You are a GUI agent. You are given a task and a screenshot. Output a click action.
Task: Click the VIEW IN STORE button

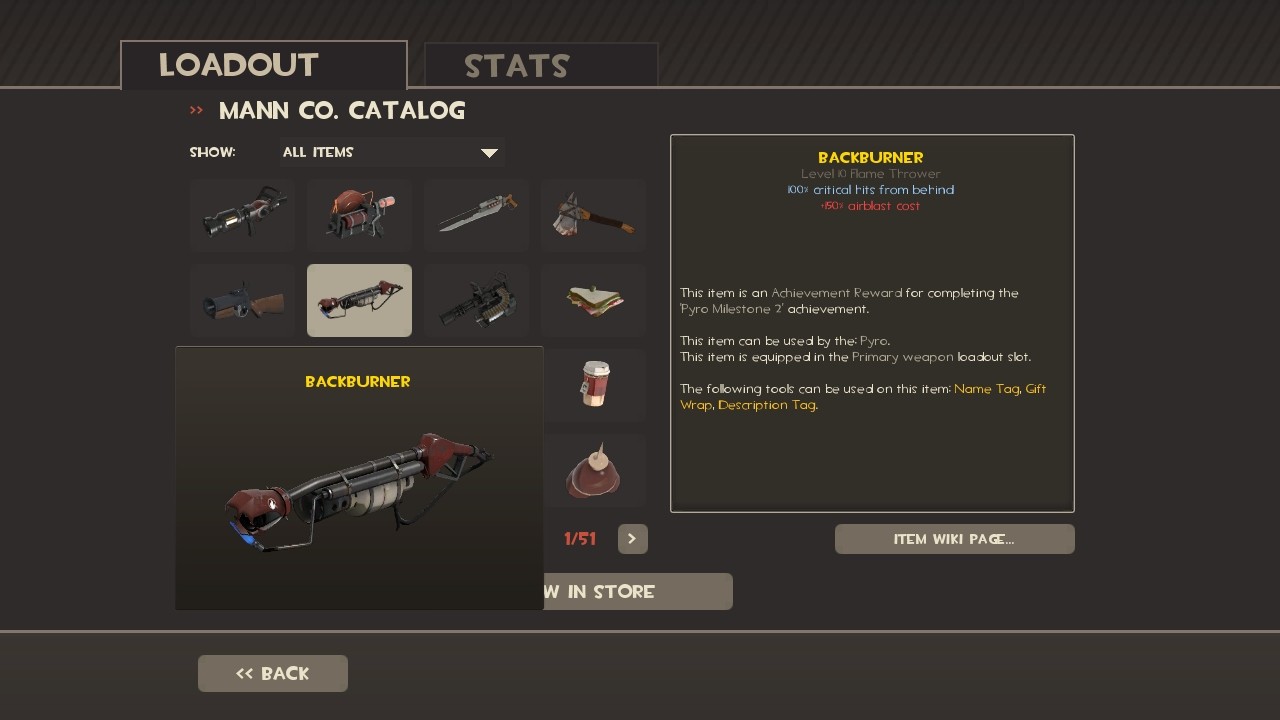[x=637, y=591]
